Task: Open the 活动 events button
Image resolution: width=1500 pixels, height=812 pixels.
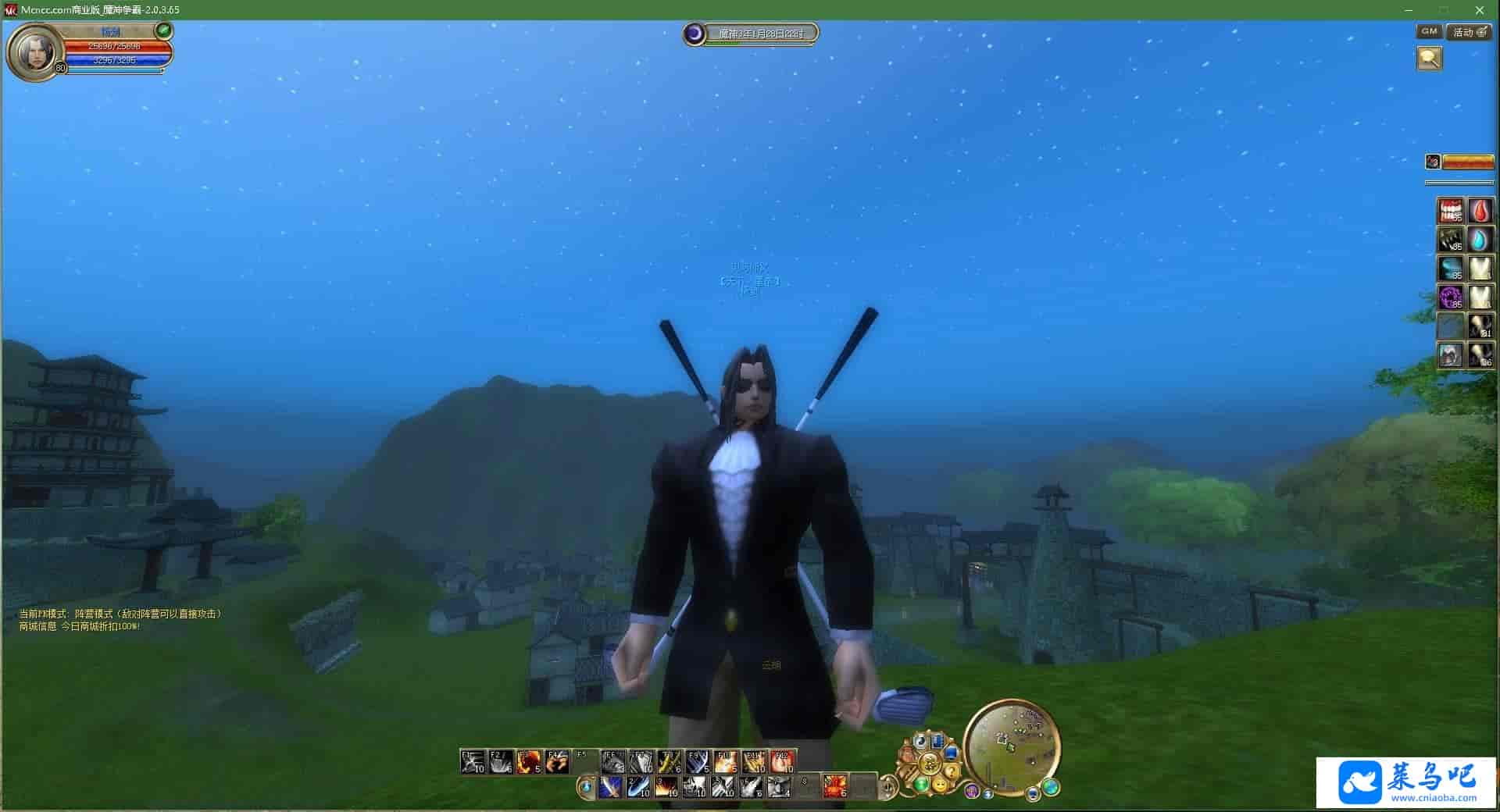Action: 1468,32
